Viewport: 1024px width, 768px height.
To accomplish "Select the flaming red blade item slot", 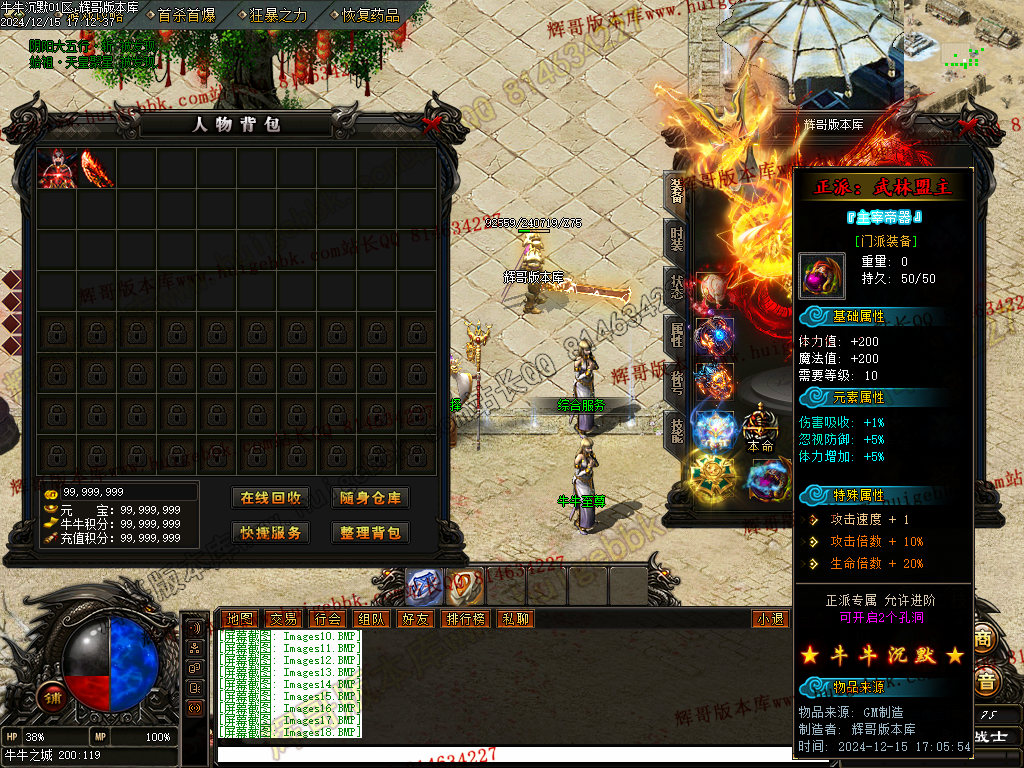I will pyautogui.click(x=96, y=168).
